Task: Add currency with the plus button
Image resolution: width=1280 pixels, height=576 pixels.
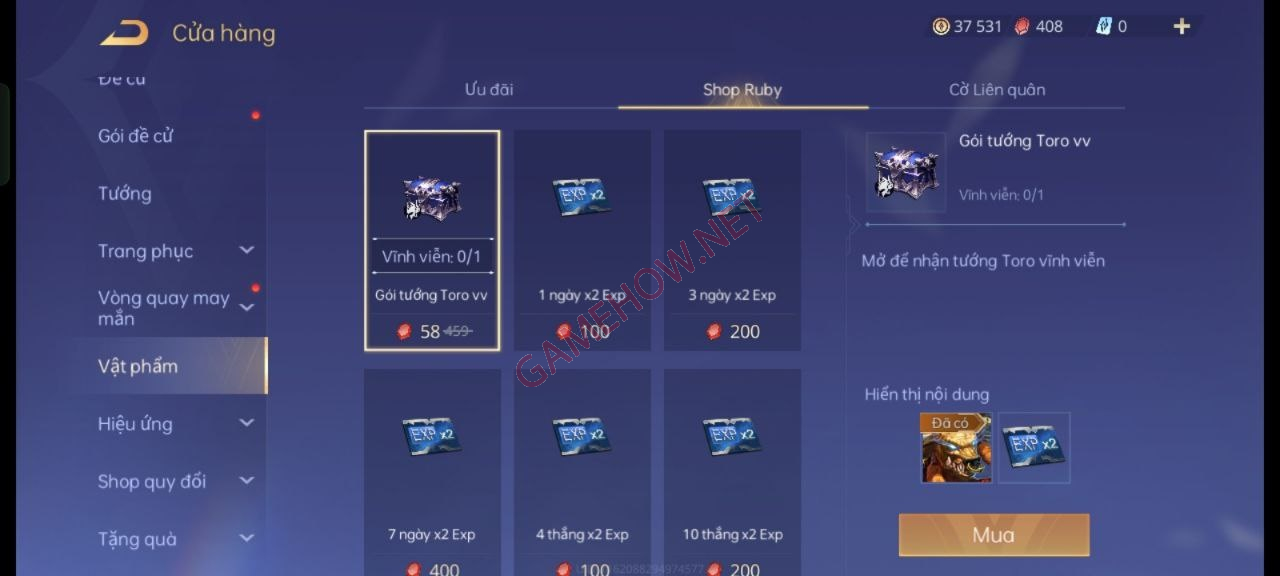Action: click(x=1181, y=27)
